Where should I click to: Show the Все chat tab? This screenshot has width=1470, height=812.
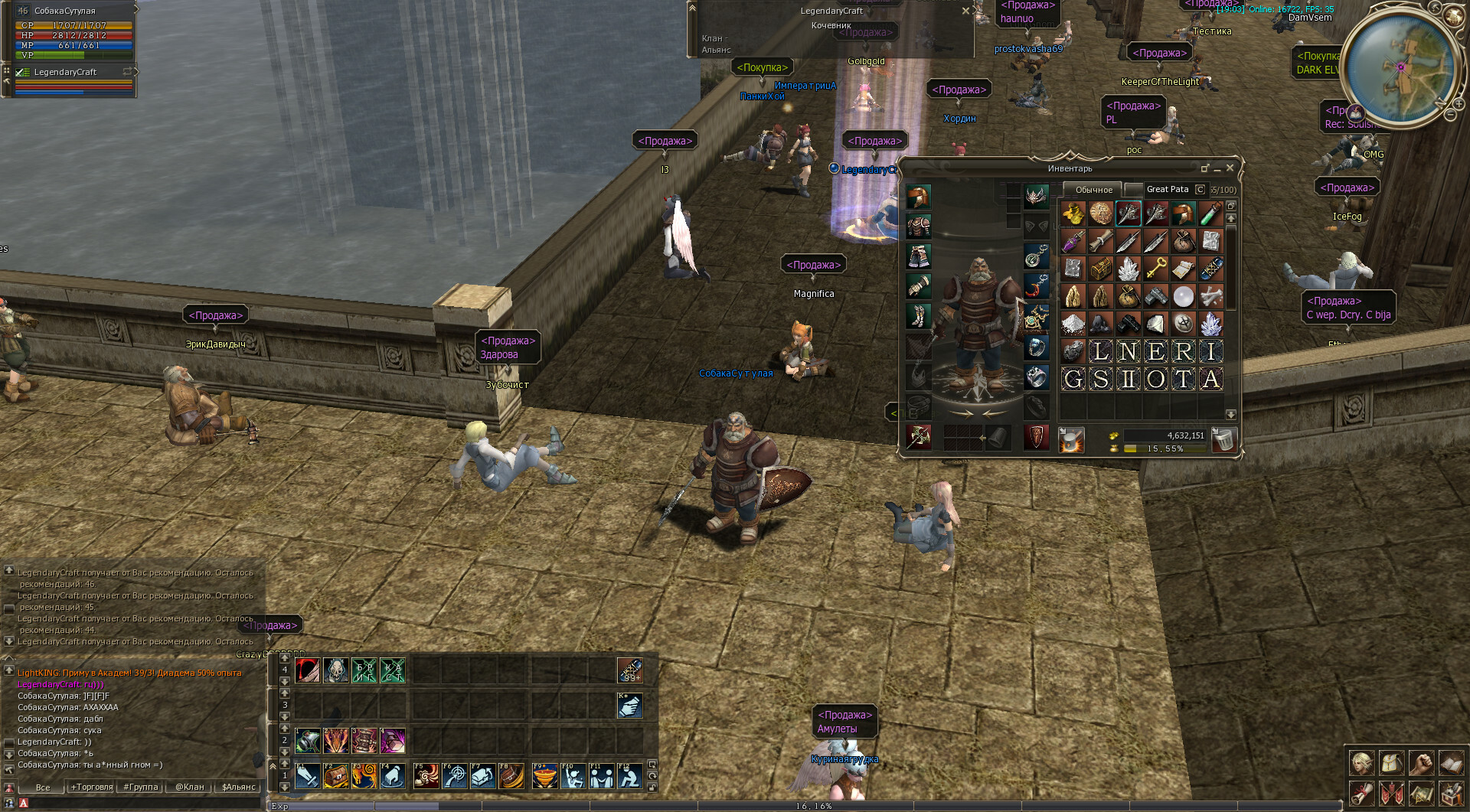[43, 787]
